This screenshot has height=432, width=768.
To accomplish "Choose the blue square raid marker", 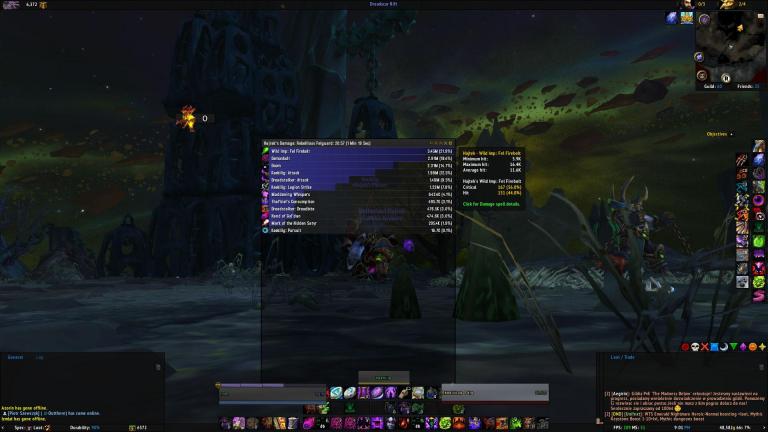I will coord(715,346).
